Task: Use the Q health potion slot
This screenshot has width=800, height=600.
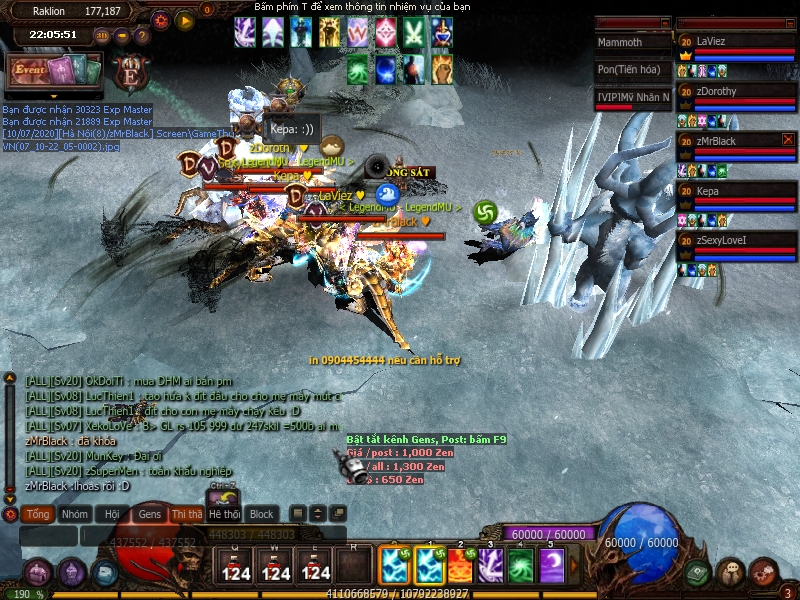Action: tap(236, 566)
